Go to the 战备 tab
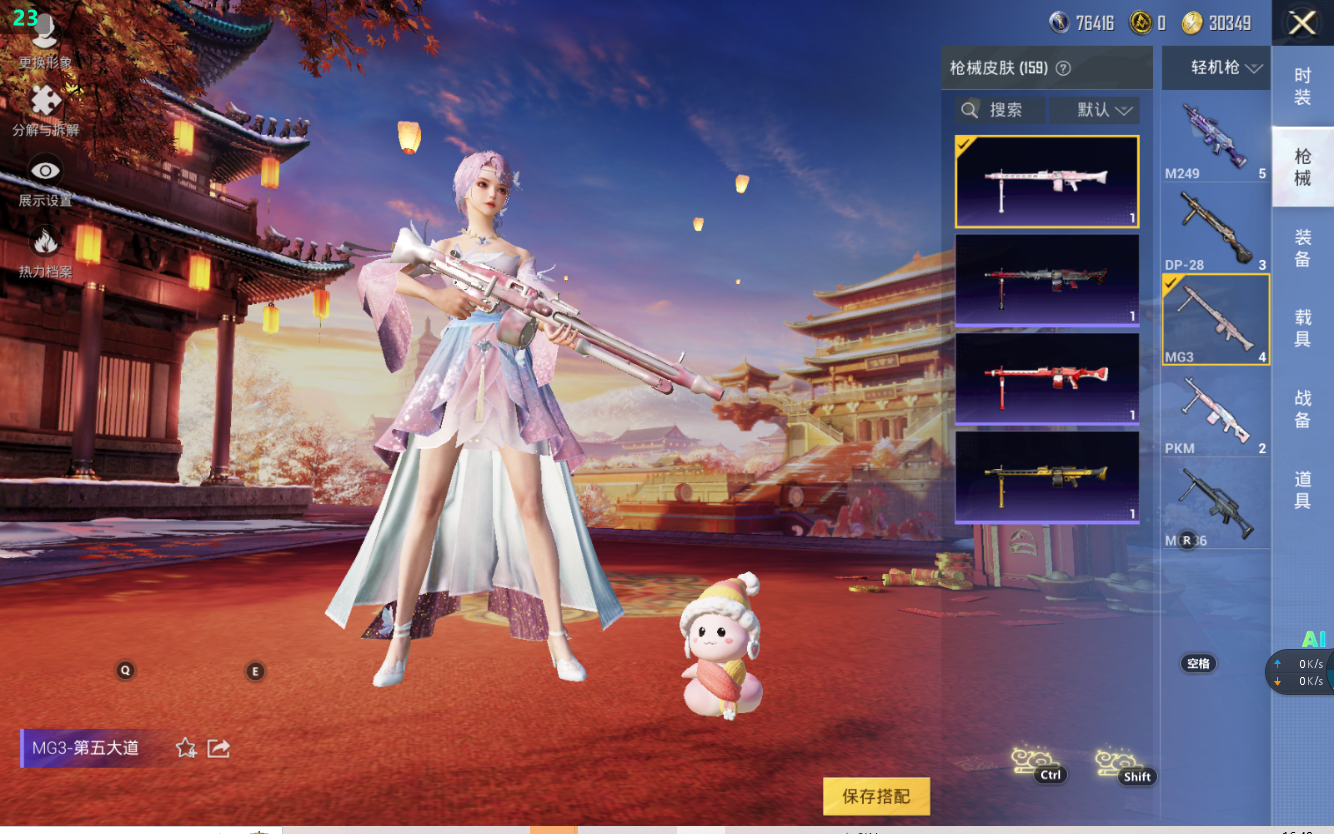Screen dimensions: 1334x834 pyautogui.click(x=1302, y=410)
